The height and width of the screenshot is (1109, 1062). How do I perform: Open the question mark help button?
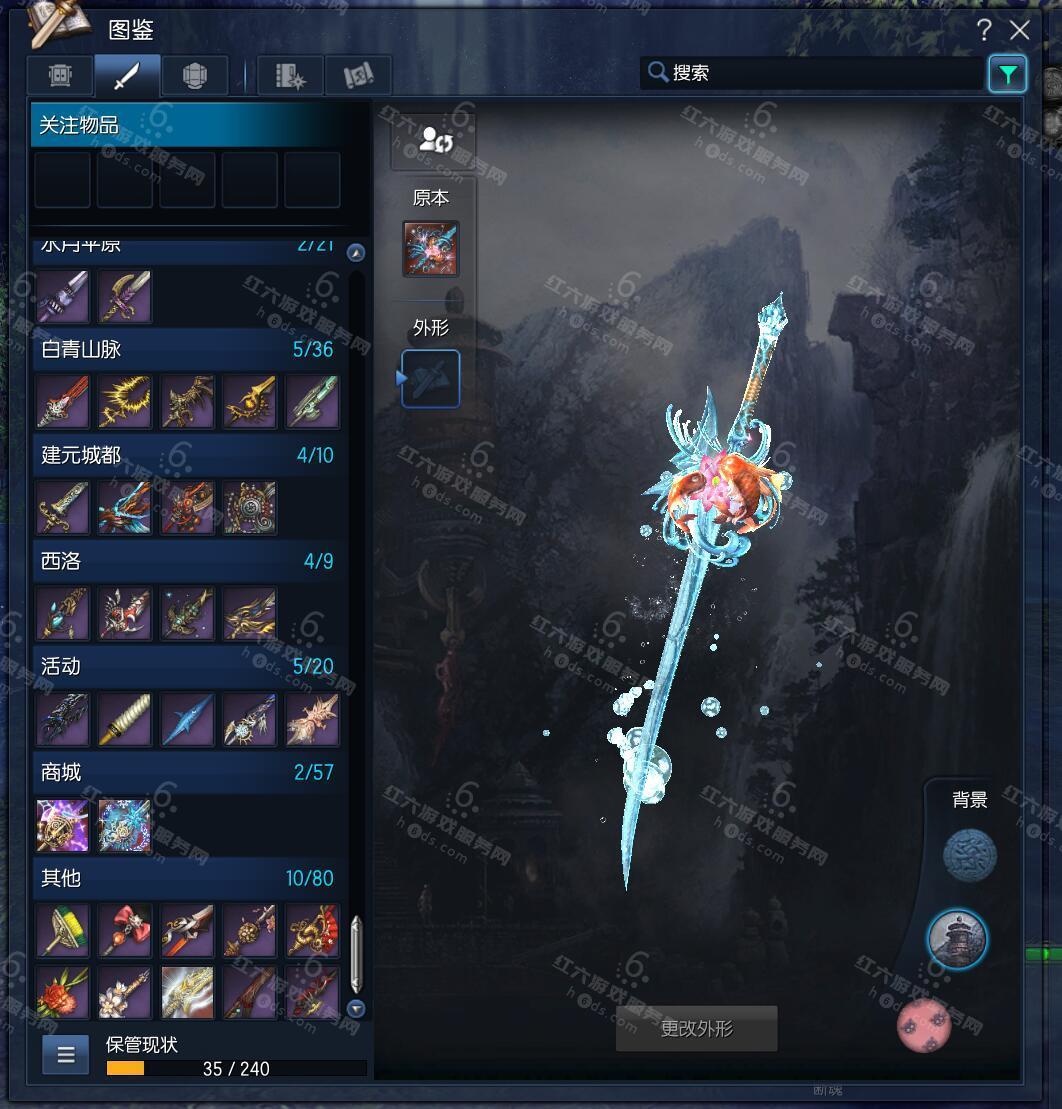click(985, 31)
